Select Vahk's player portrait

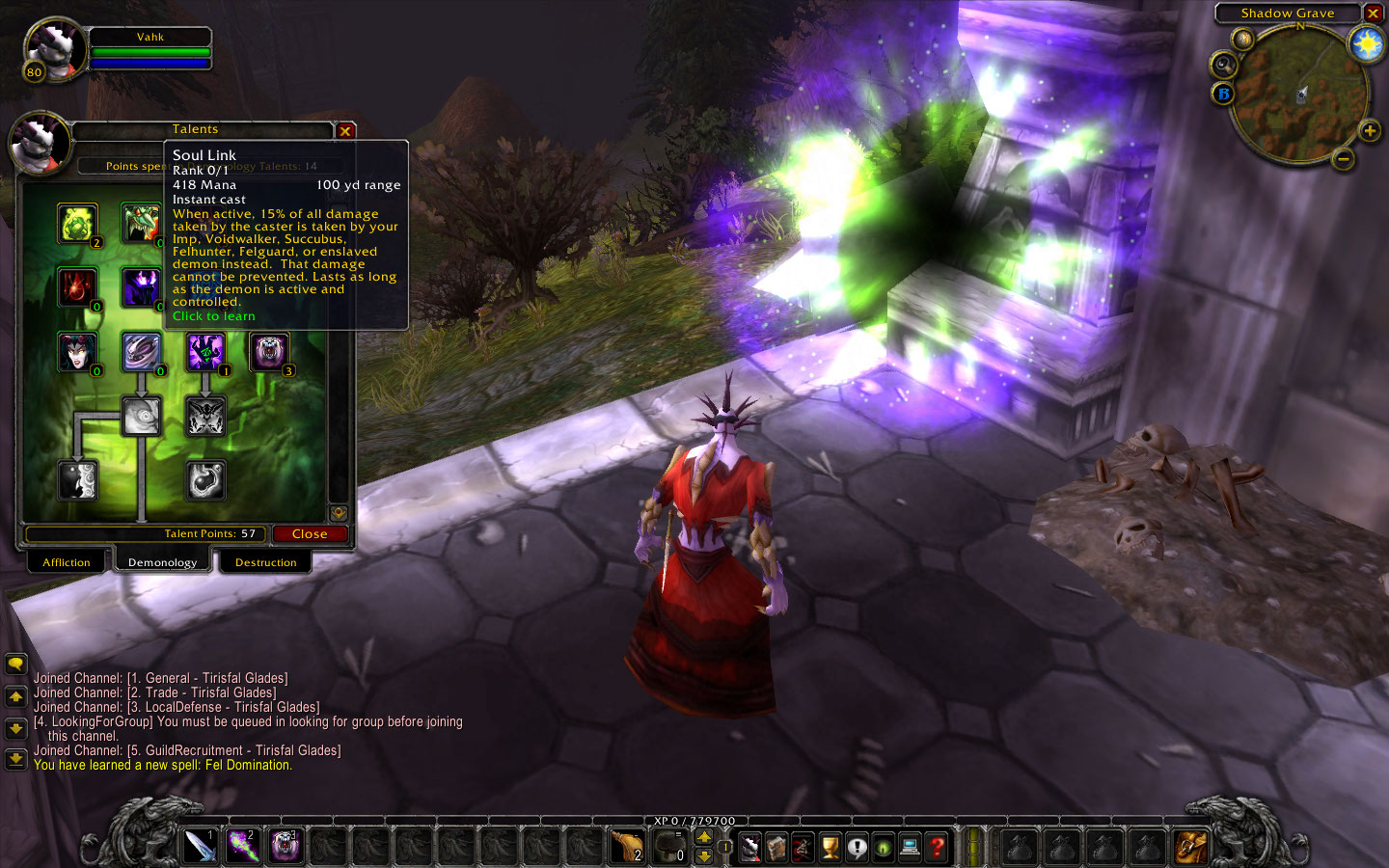(55, 48)
